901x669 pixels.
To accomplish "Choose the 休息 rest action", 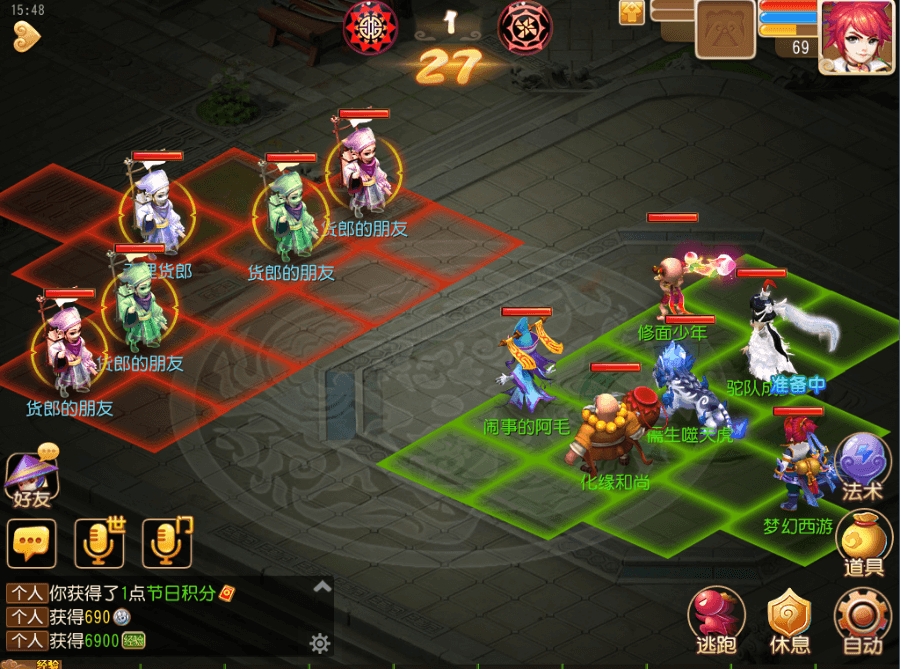I will 789,617.
